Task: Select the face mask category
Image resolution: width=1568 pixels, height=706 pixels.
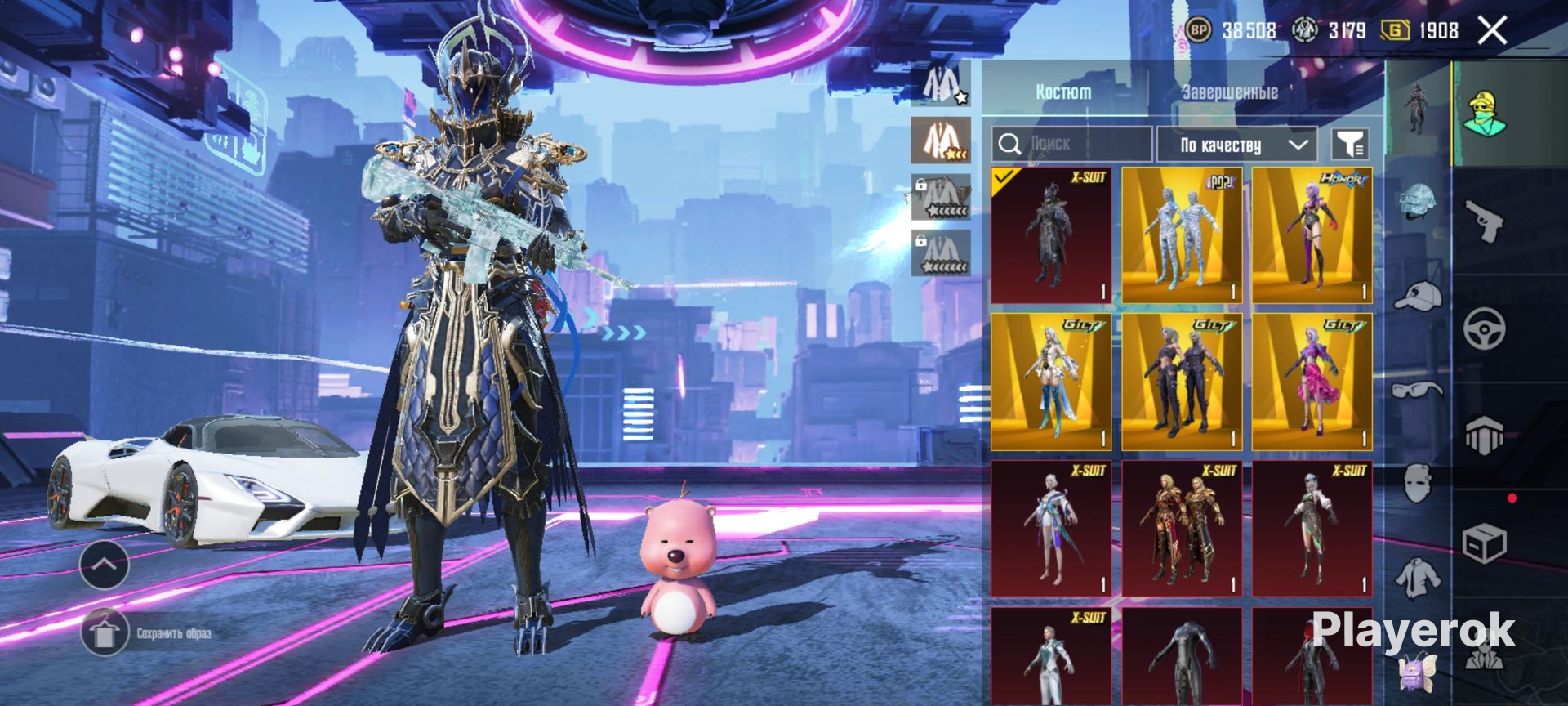Action: click(1419, 483)
